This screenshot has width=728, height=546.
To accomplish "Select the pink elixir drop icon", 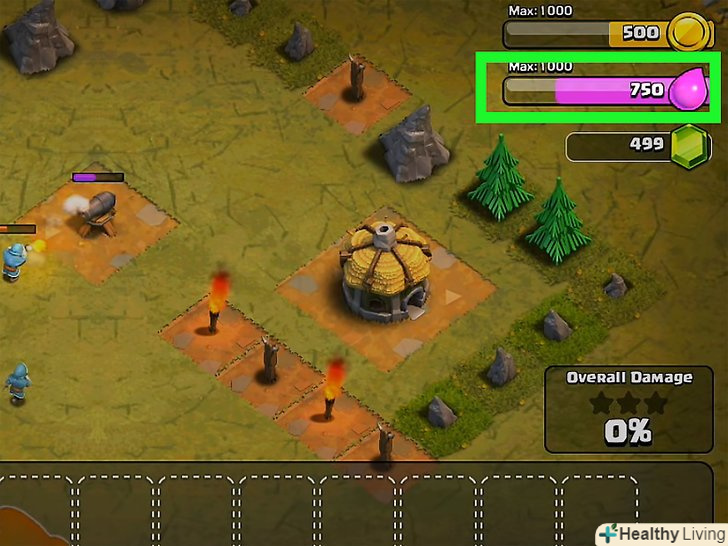I will pos(689,91).
